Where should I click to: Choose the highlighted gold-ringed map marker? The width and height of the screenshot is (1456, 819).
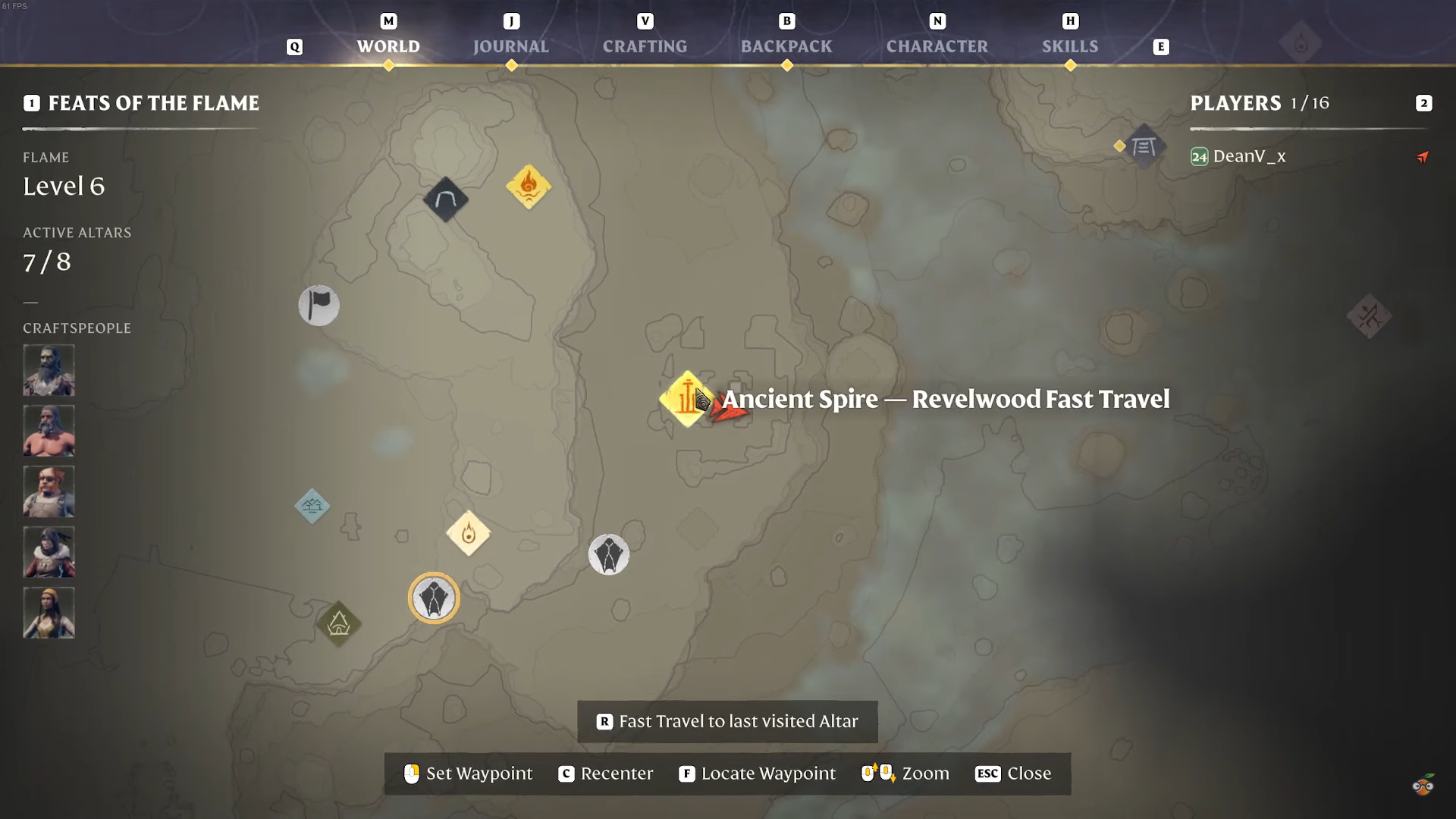[x=434, y=598]
